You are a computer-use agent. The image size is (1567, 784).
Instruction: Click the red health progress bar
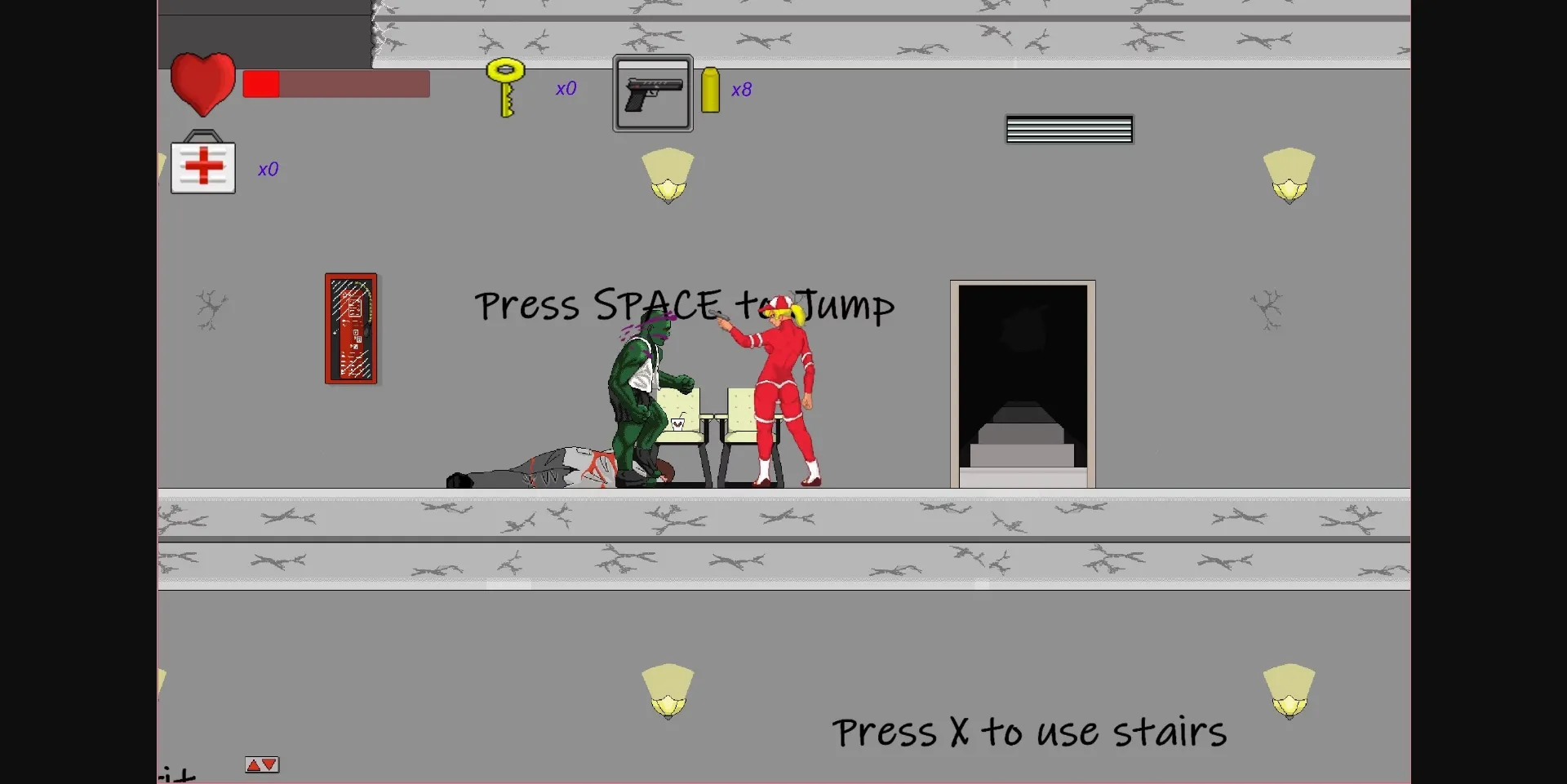pyautogui.click(x=261, y=83)
